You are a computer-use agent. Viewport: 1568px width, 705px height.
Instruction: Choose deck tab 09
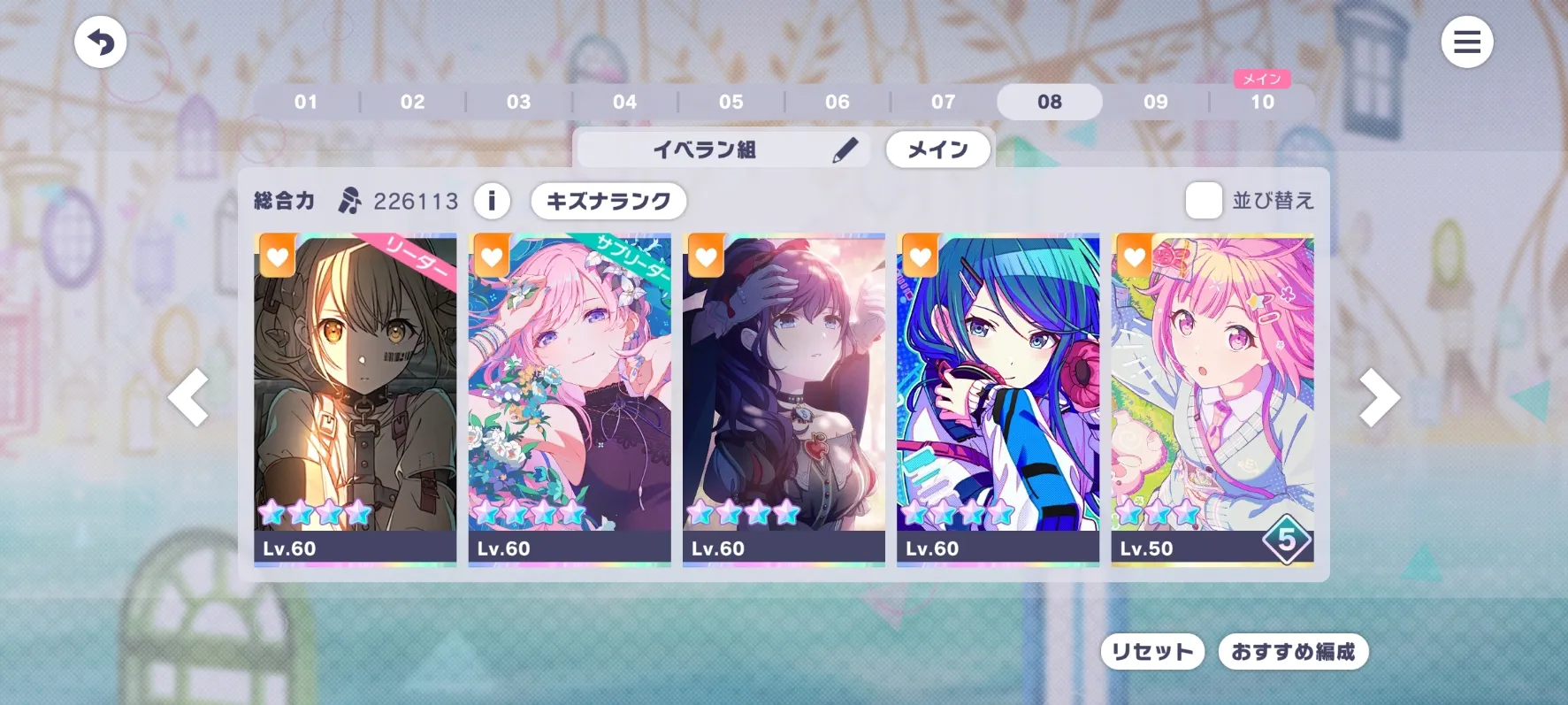pos(1155,102)
